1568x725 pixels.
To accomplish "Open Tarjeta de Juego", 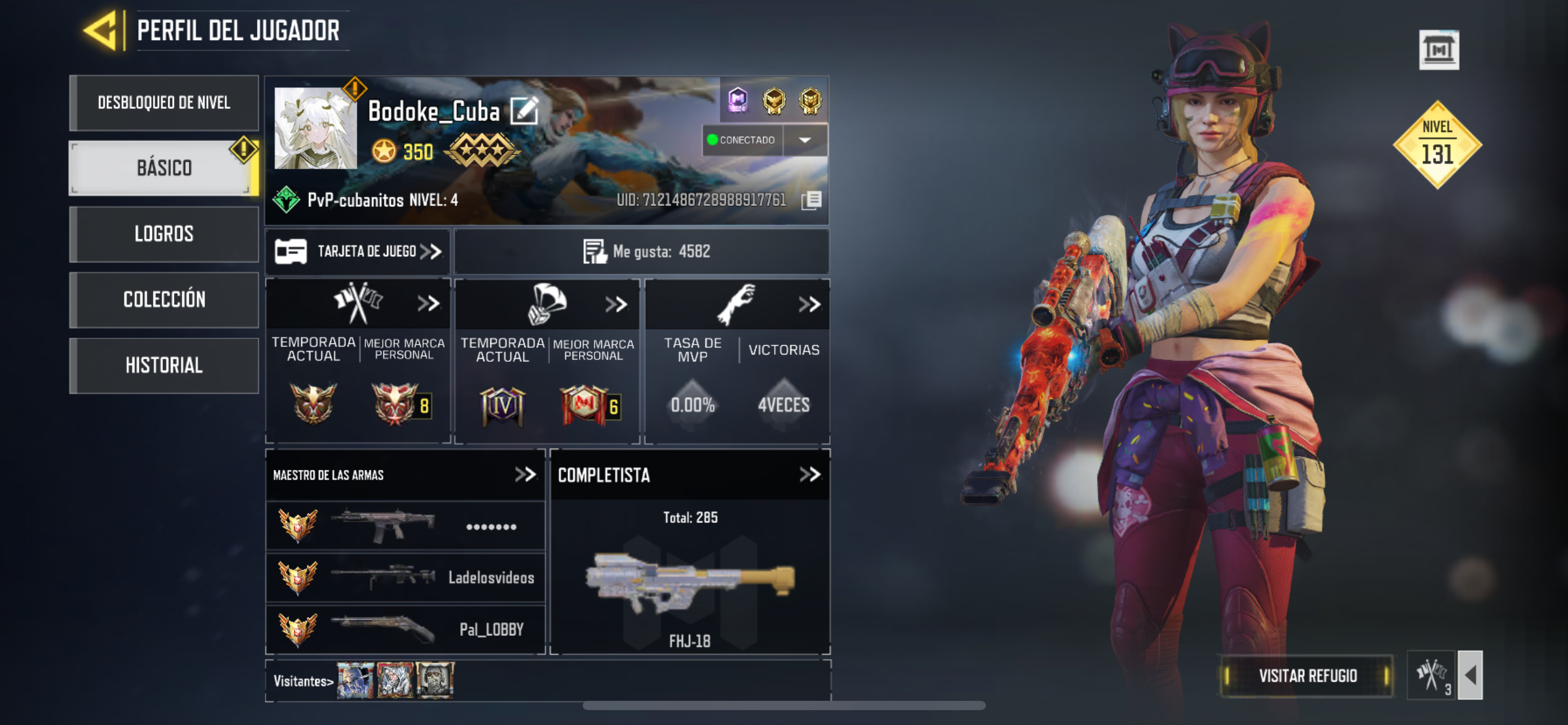I will (x=358, y=252).
